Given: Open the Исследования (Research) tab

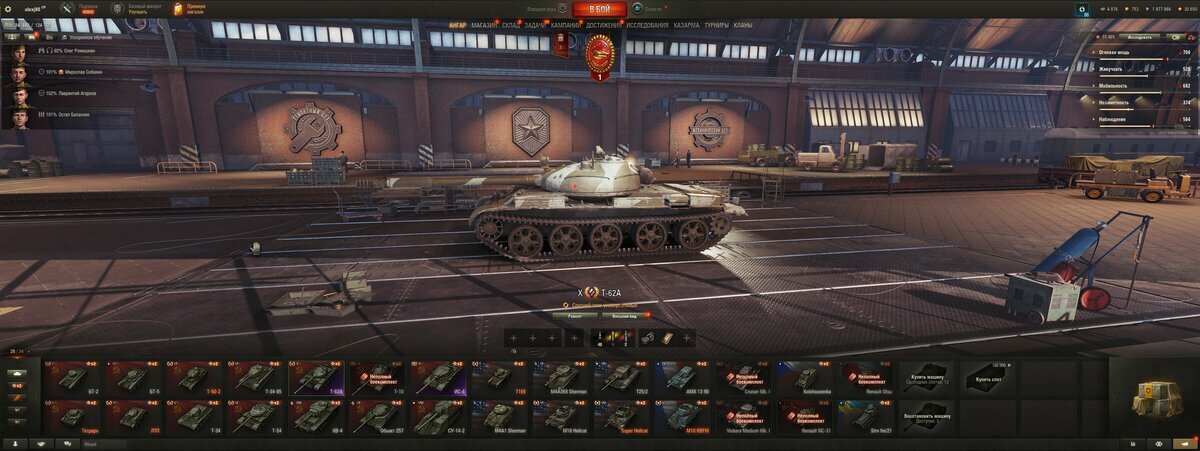Looking at the screenshot, I should [x=647, y=25].
